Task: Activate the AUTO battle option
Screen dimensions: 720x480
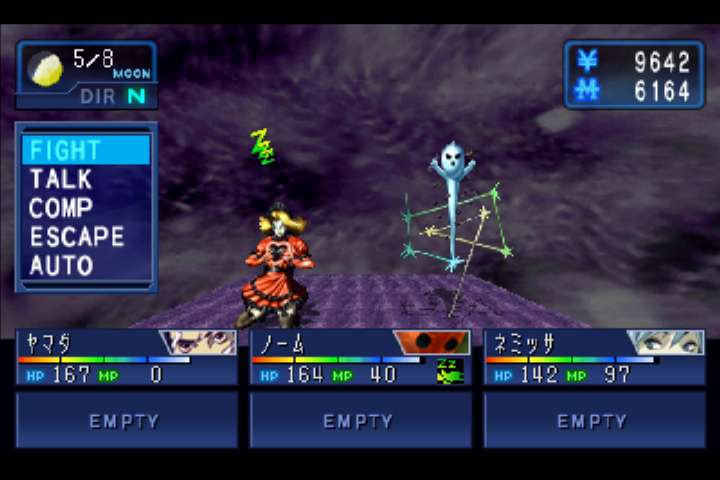Action: pyautogui.click(x=62, y=266)
